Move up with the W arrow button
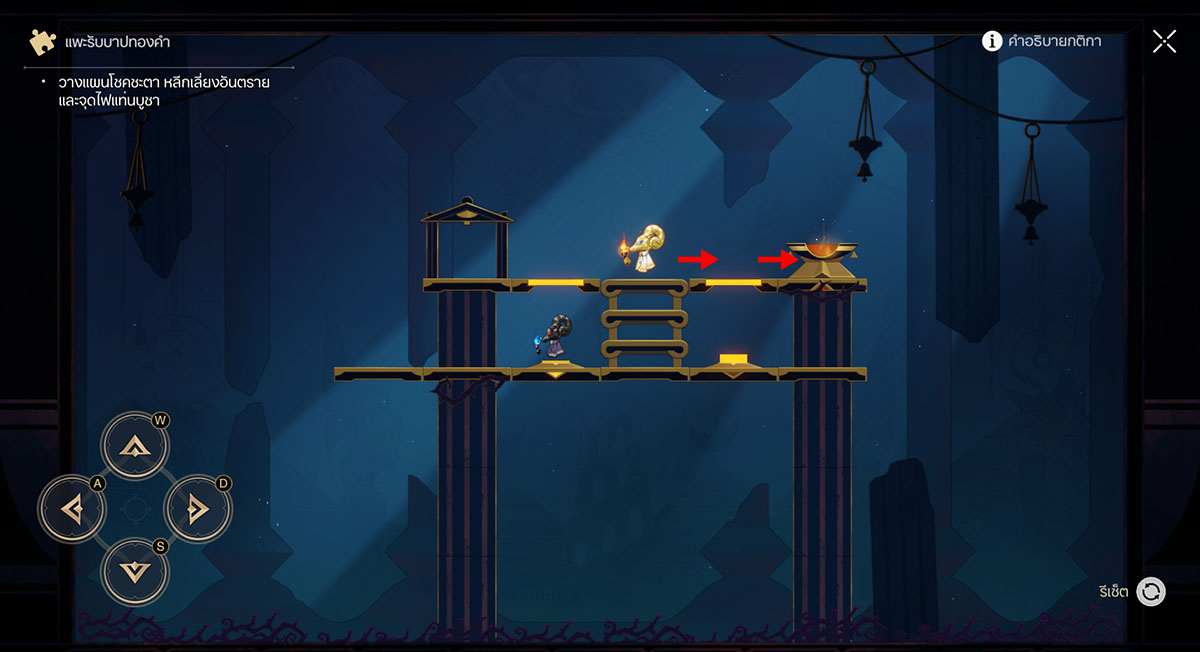This screenshot has height=652, width=1200. click(x=135, y=445)
